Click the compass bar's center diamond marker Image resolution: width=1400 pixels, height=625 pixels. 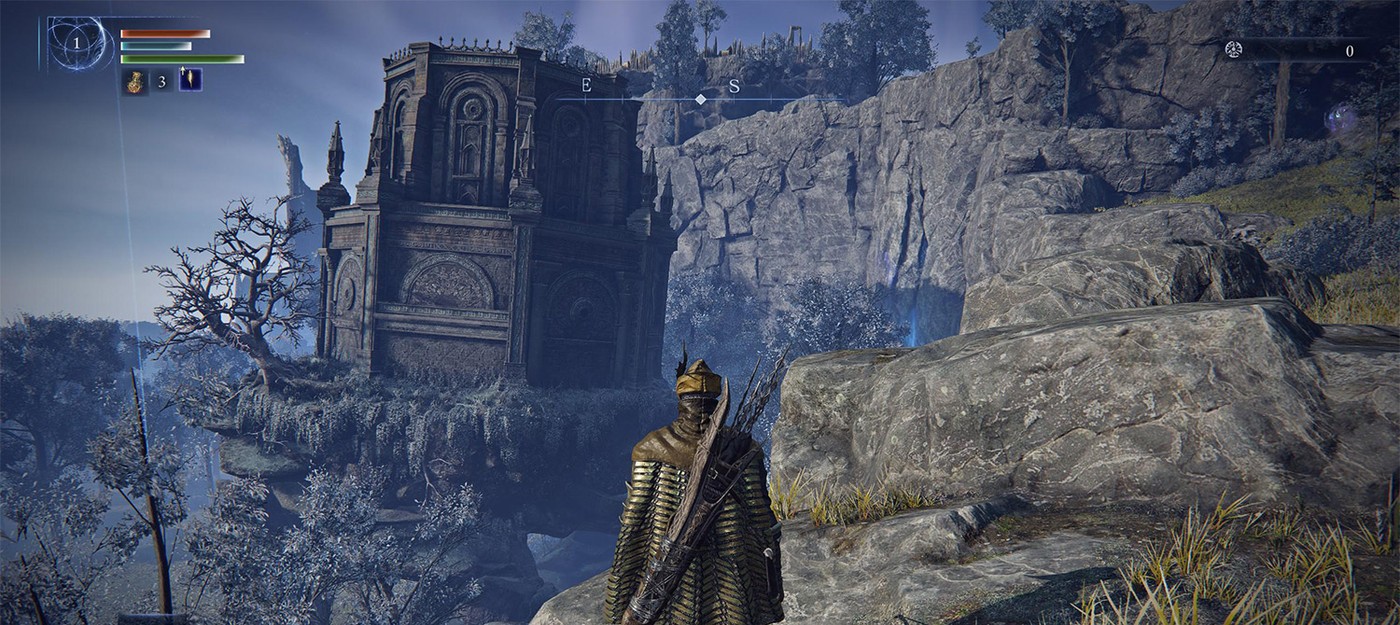[701, 99]
